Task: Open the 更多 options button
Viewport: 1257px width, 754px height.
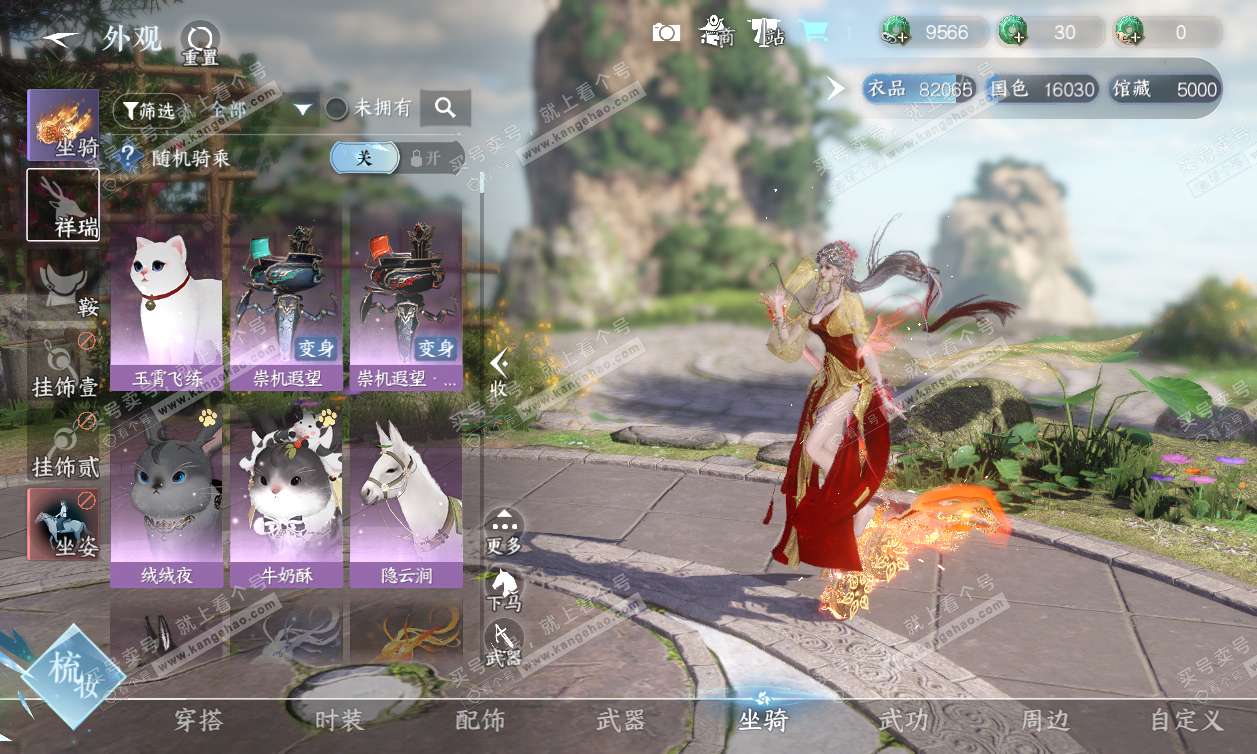Action: tap(504, 531)
